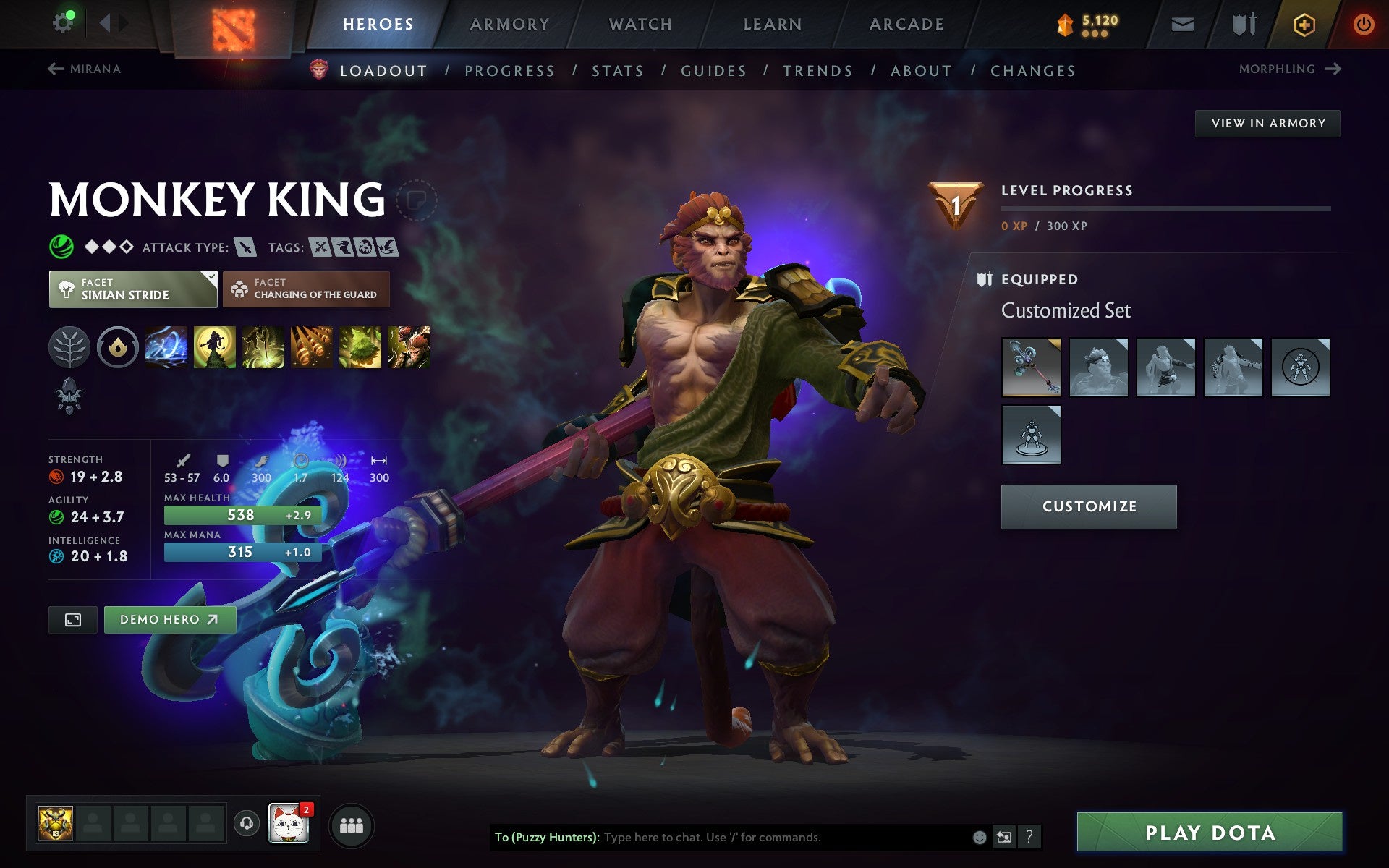Click the CUSTOMIZE button under Equipped
This screenshot has height=868, width=1389.
coord(1088,506)
